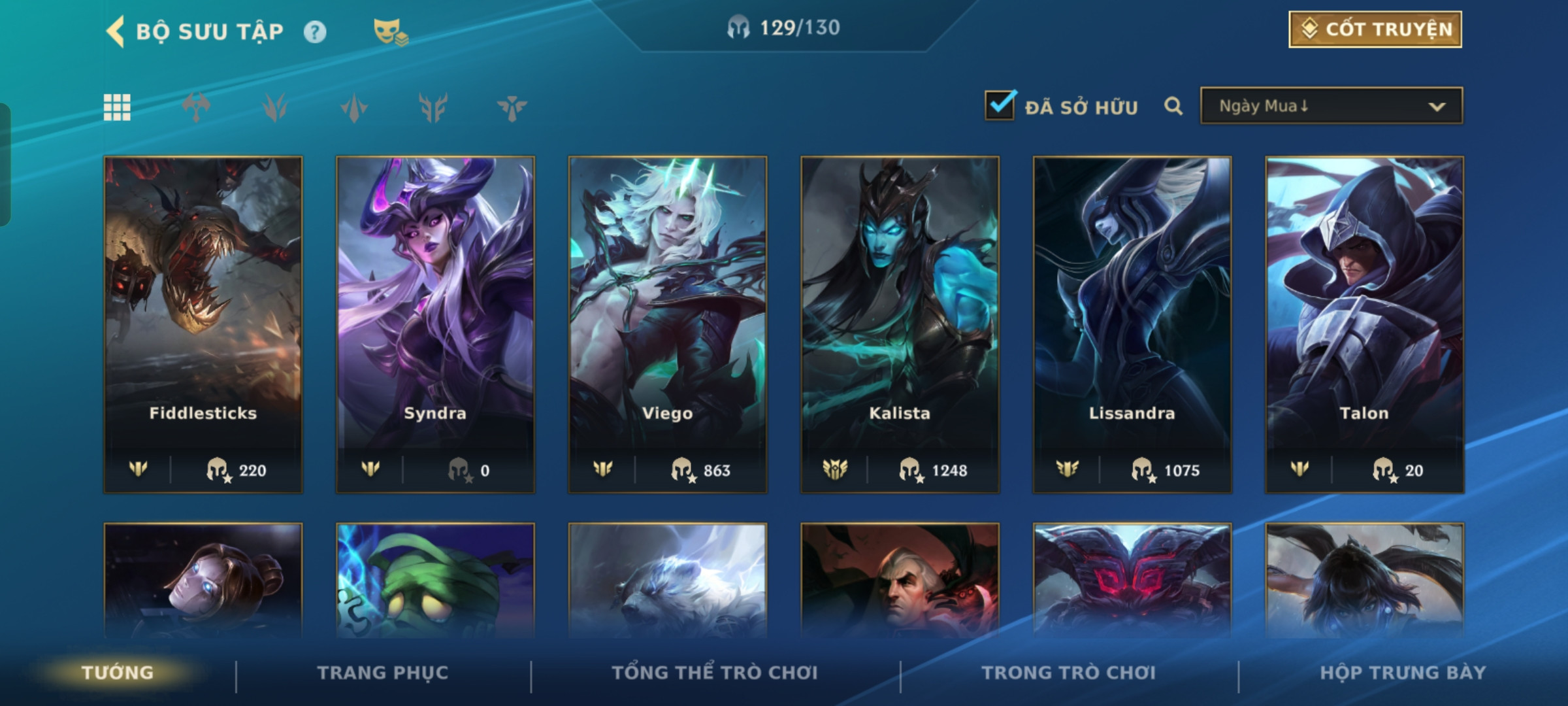Open the Cốt Truyện button
Viewport: 1568px width, 706px height.
tap(1375, 29)
